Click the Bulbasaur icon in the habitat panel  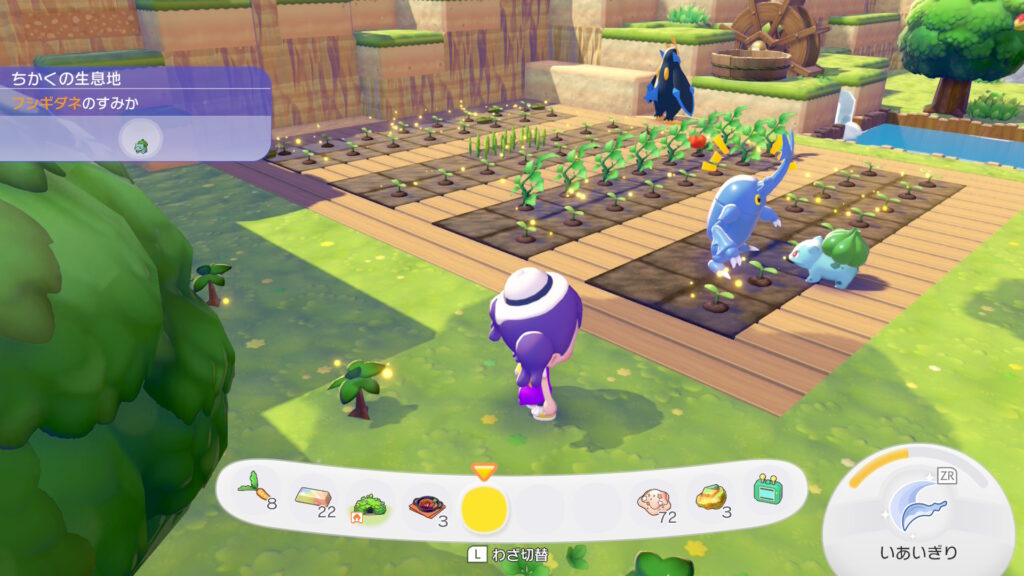point(141,143)
